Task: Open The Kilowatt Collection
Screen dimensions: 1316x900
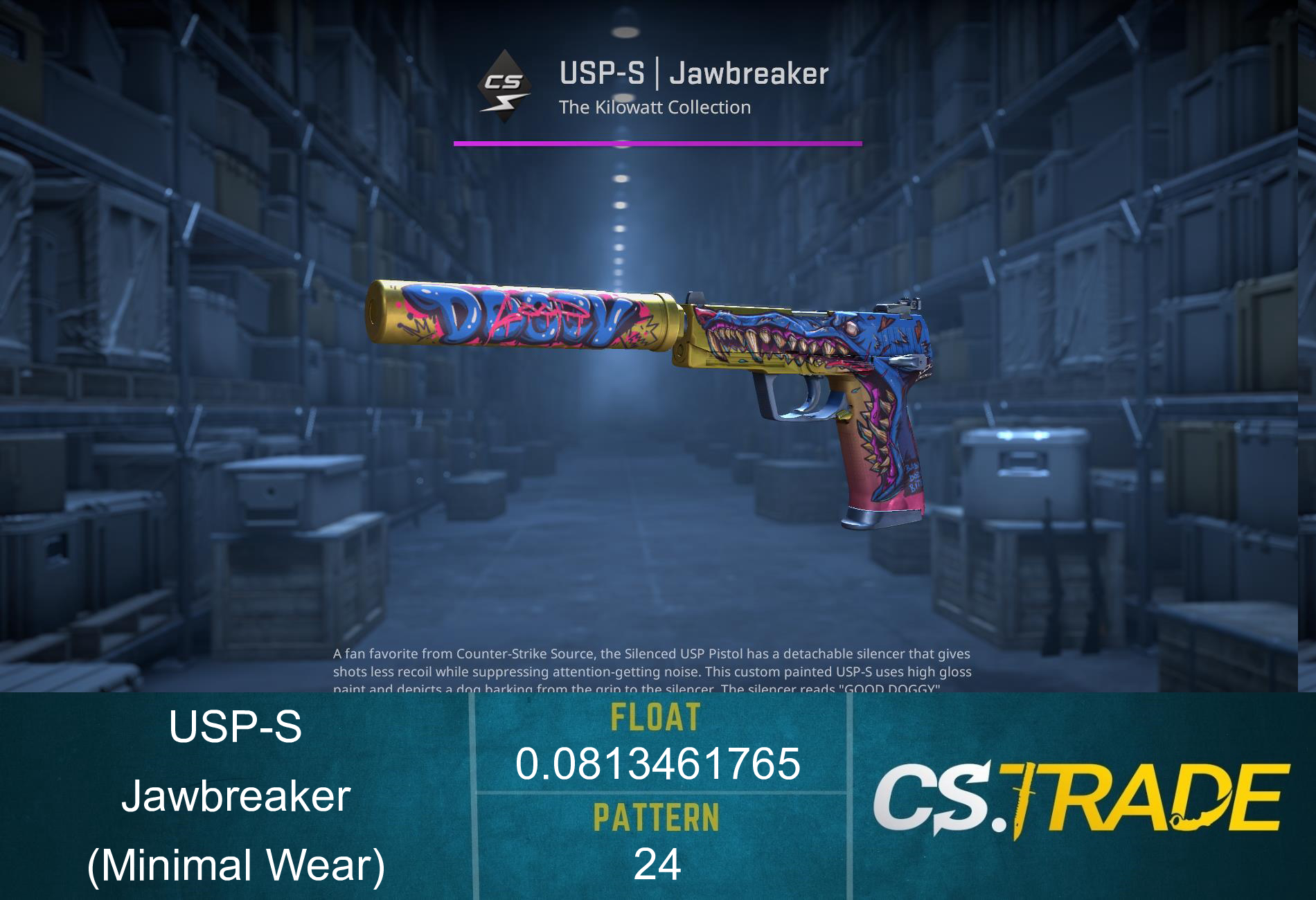Action: (655, 107)
